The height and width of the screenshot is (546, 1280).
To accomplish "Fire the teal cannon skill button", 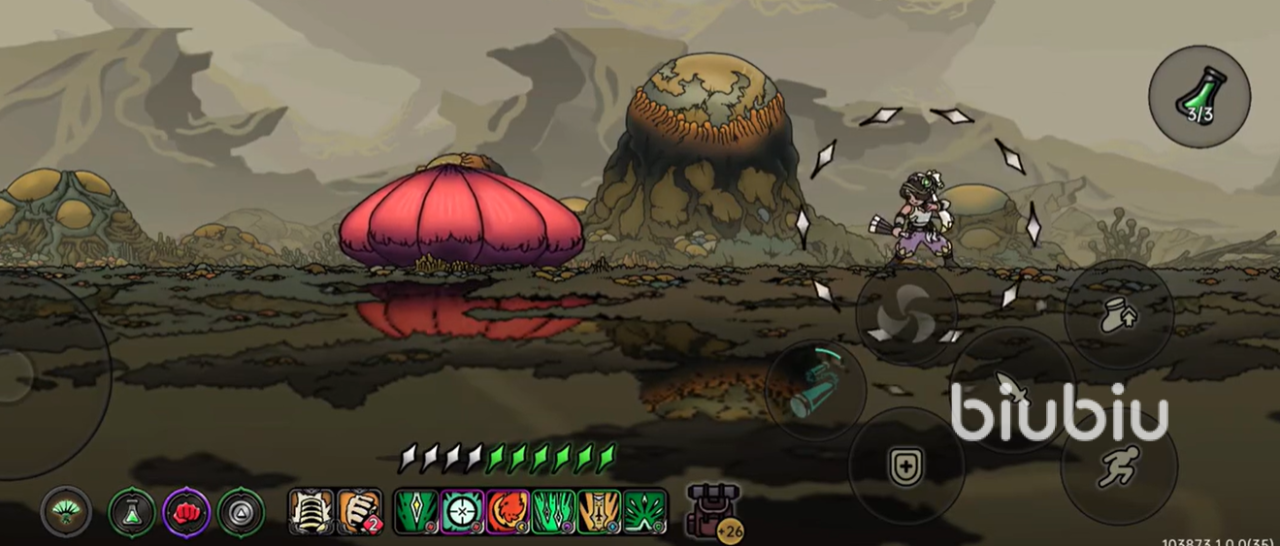I will coord(815,390).
